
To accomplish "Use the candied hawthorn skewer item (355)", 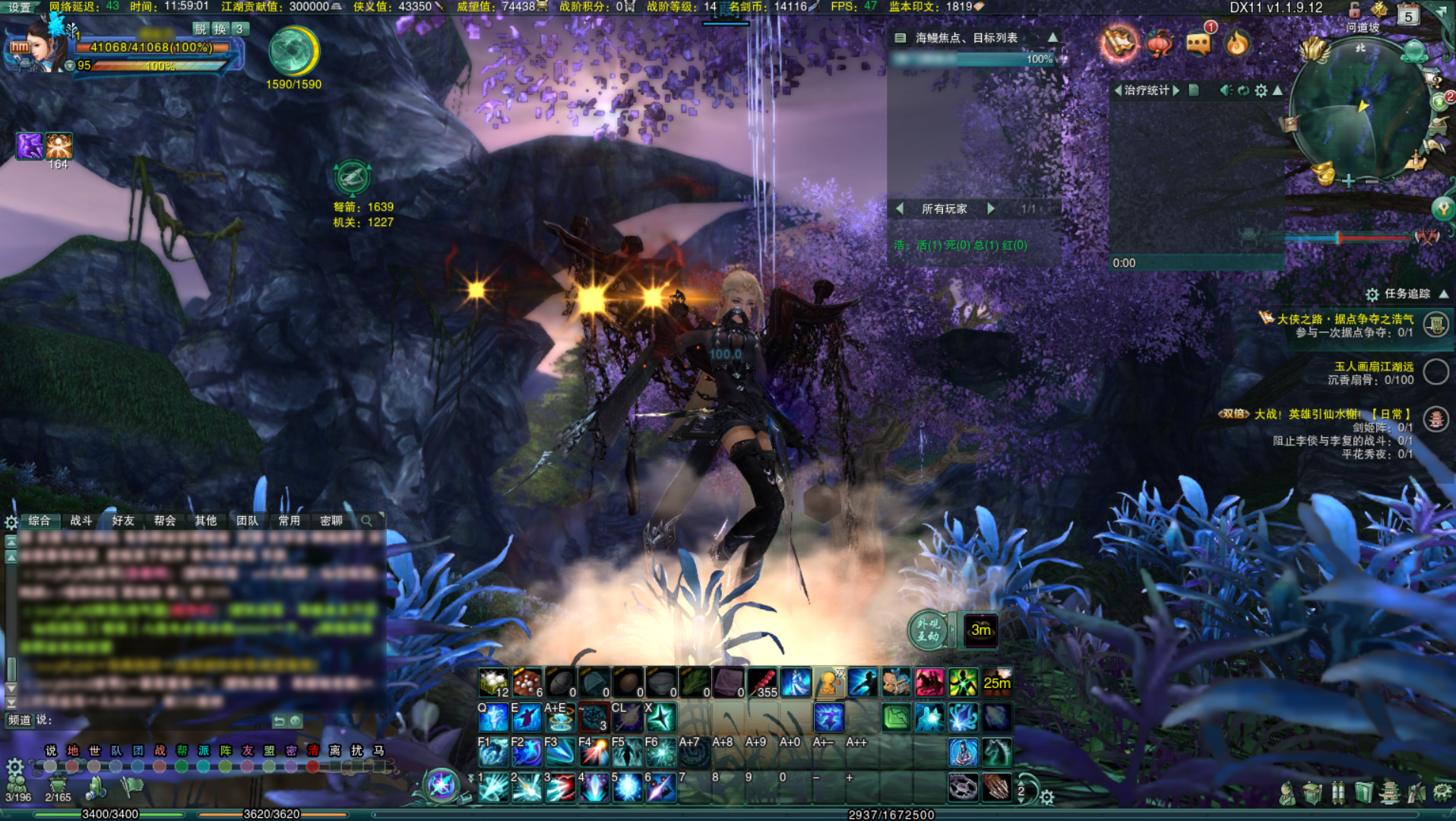I will (x=762, y=683).
